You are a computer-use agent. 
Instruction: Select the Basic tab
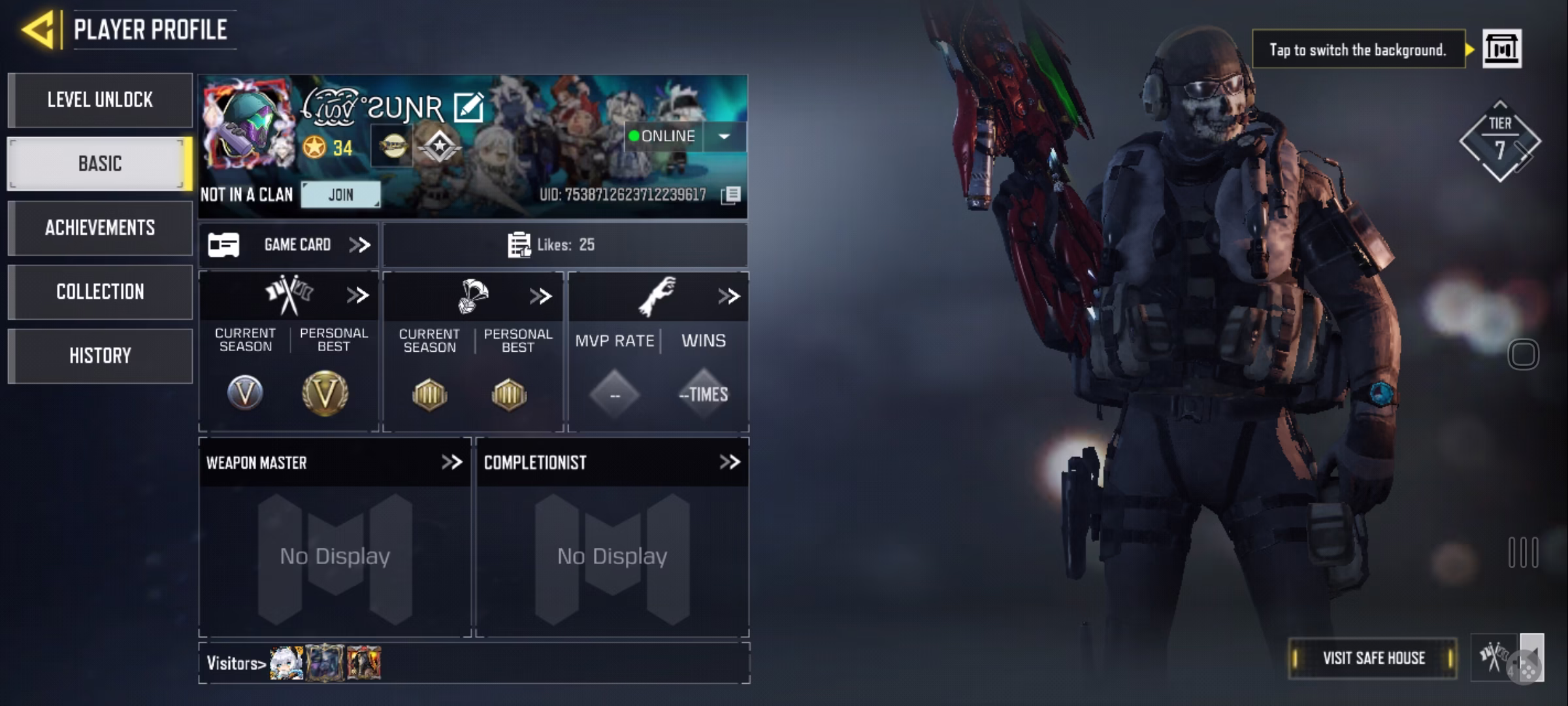(x=100, y=163)
